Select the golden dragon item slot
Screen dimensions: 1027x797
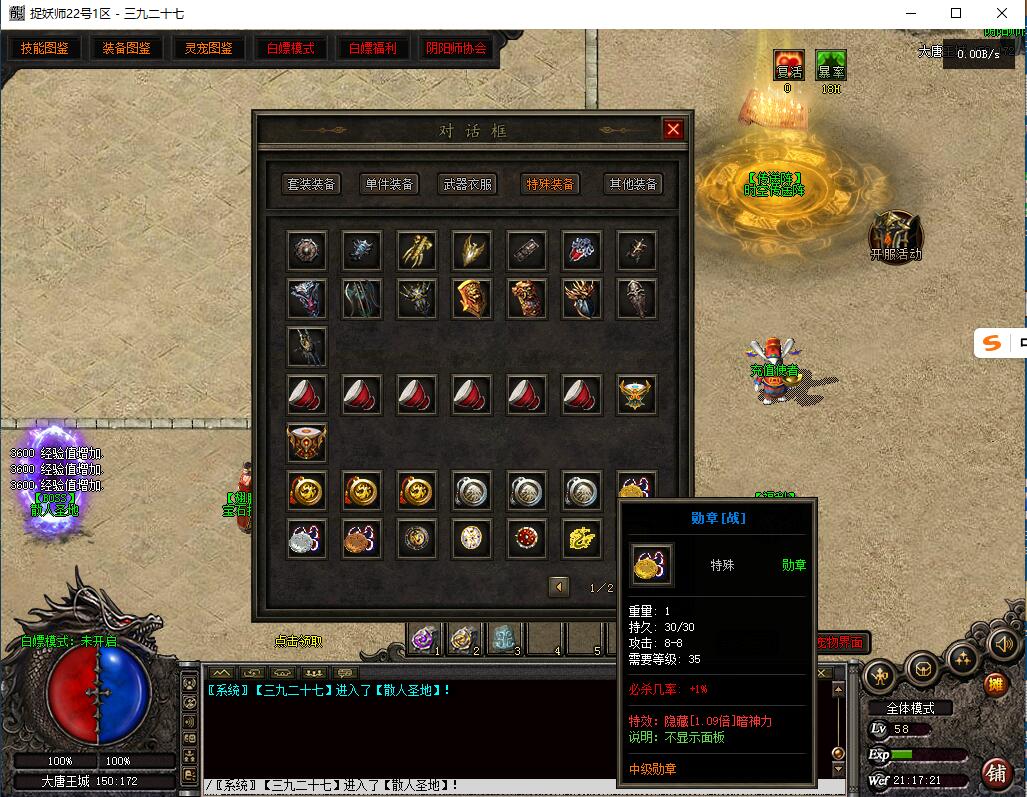[x=581, y=538]
